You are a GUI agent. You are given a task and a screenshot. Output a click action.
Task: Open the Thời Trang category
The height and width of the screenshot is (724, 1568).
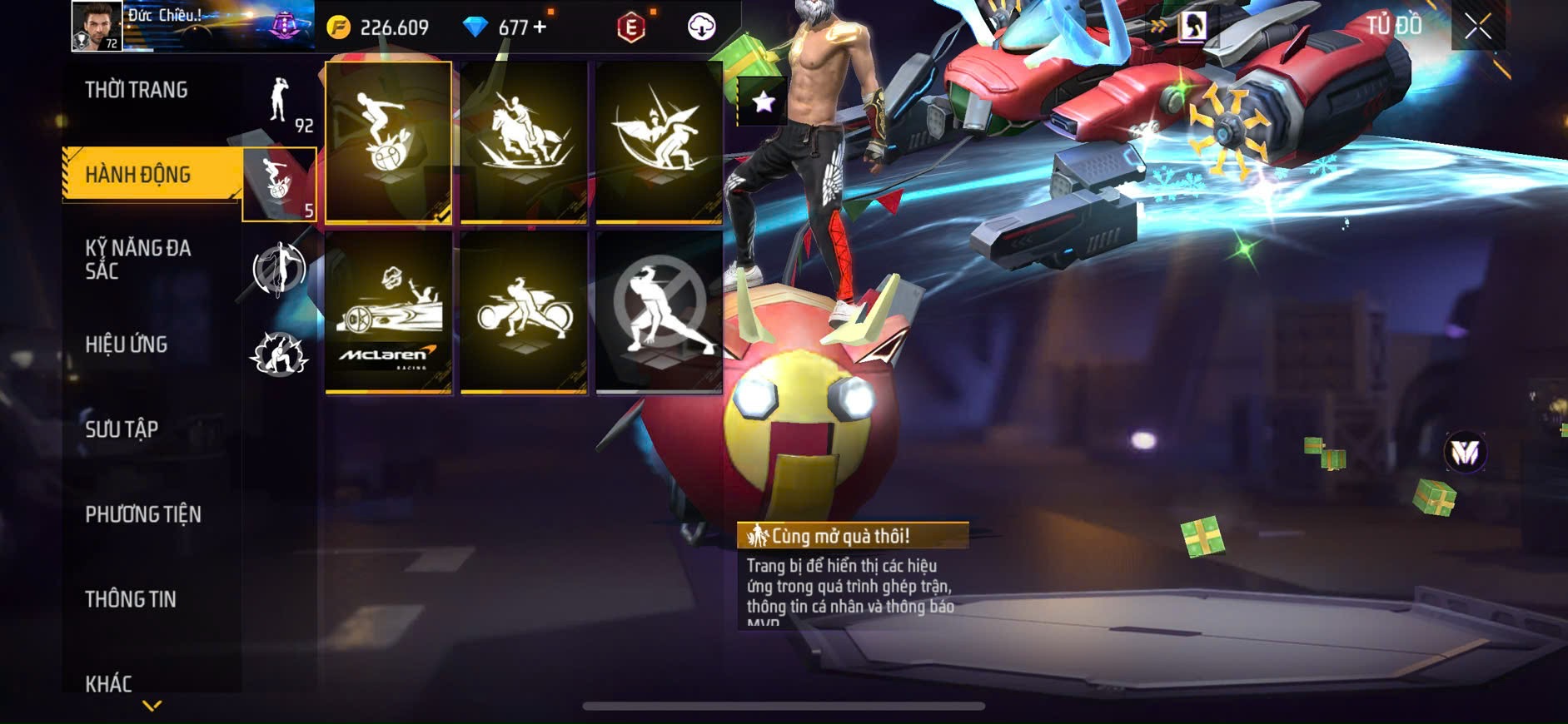(x=137, y=90)
